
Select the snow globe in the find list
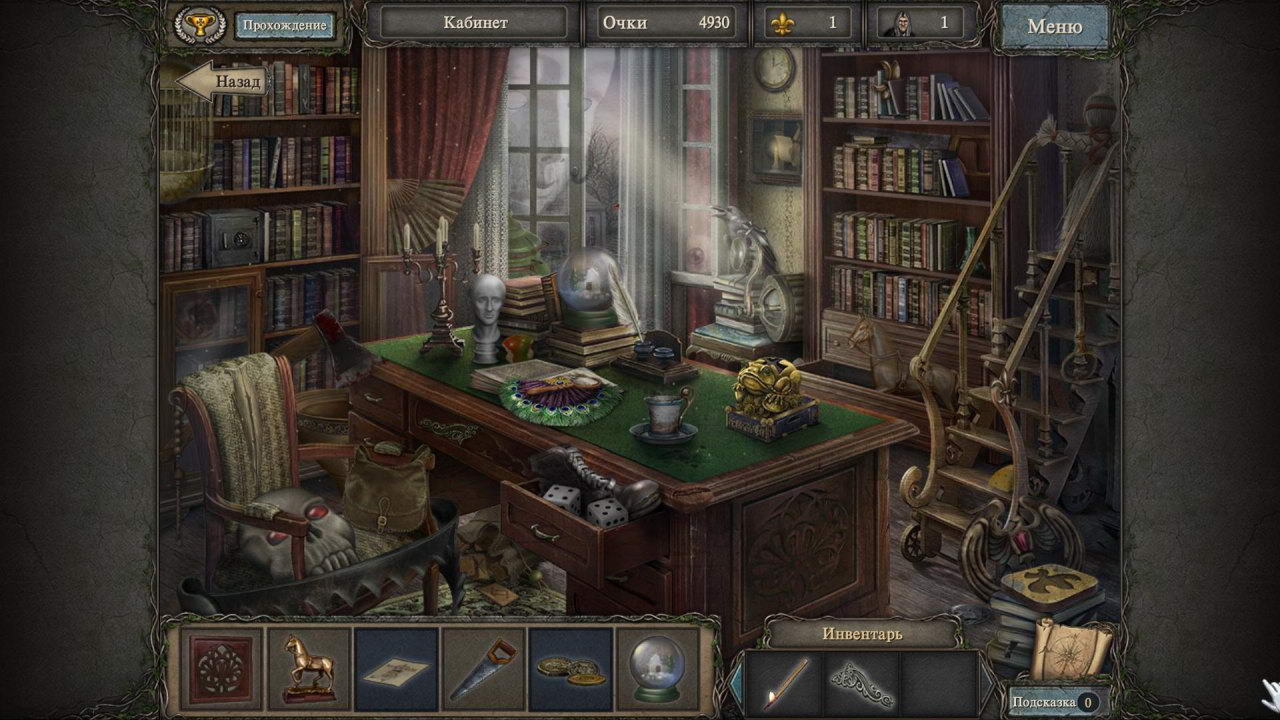[x=657, y=668]
